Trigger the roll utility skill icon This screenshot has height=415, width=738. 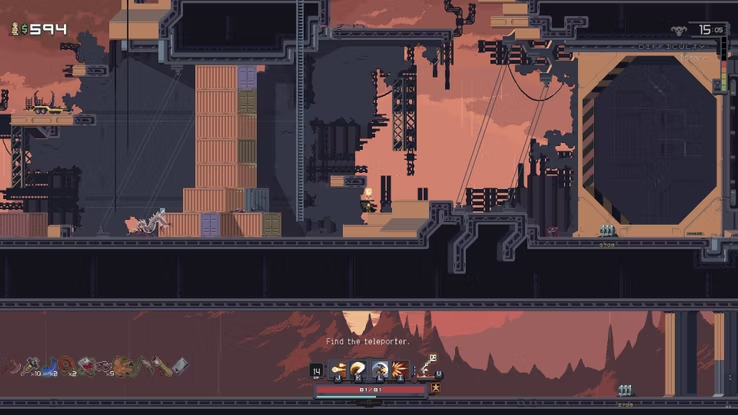[x=379, y=371]
